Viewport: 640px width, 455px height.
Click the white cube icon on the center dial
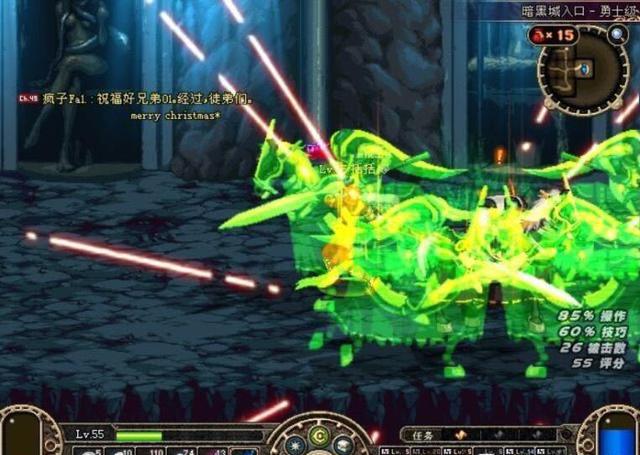[x=341, y=444]
